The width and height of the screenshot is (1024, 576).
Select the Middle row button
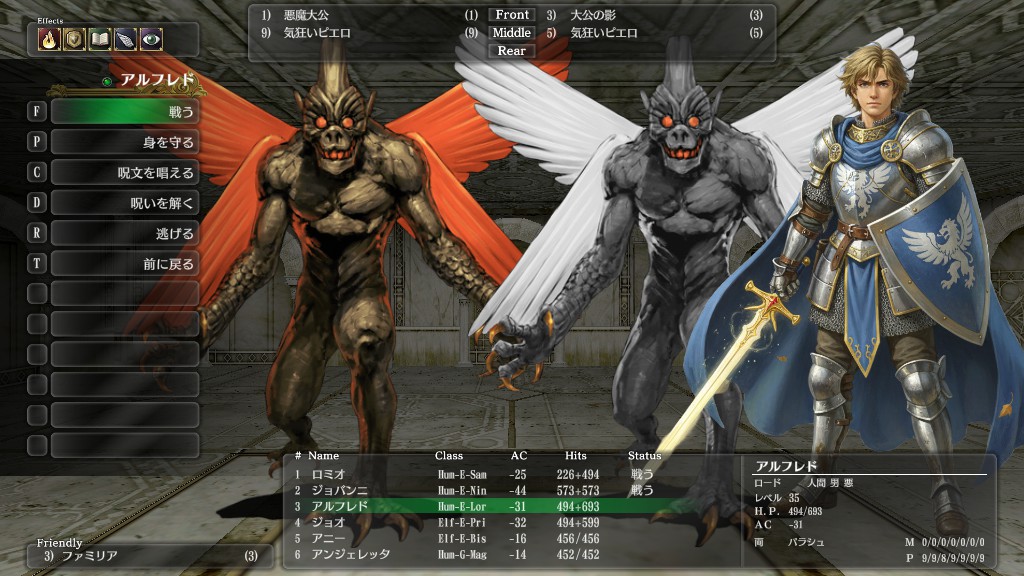coord(512,33)
